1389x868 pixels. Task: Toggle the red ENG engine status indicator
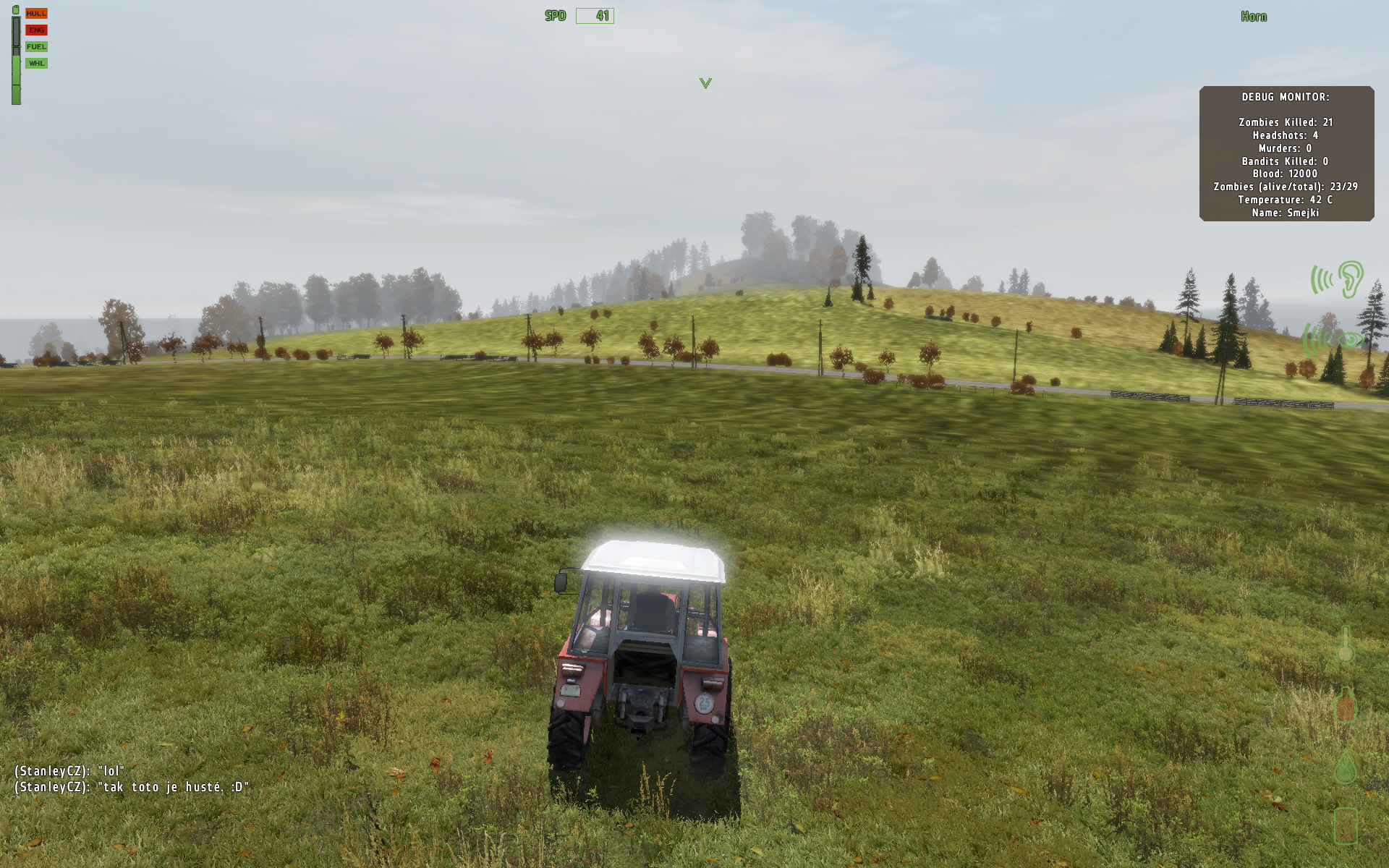(x=35, y=29)
